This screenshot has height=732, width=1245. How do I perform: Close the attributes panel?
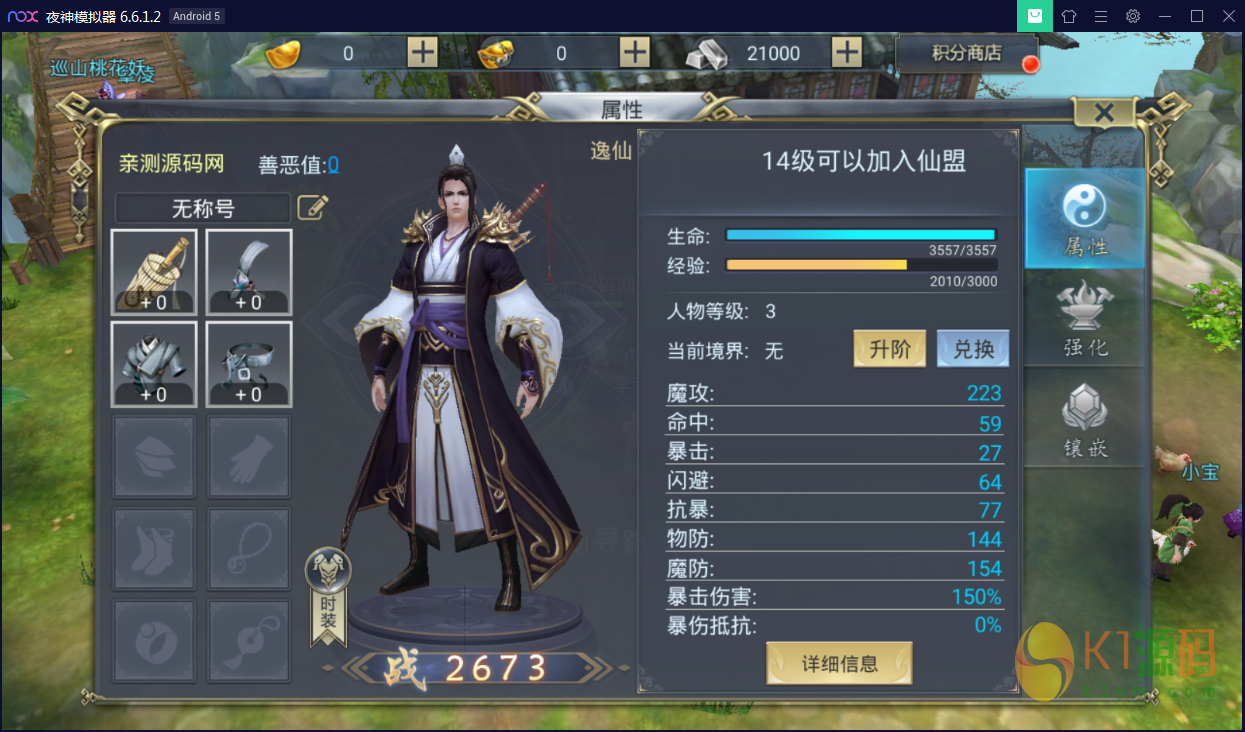point(1104,113)
